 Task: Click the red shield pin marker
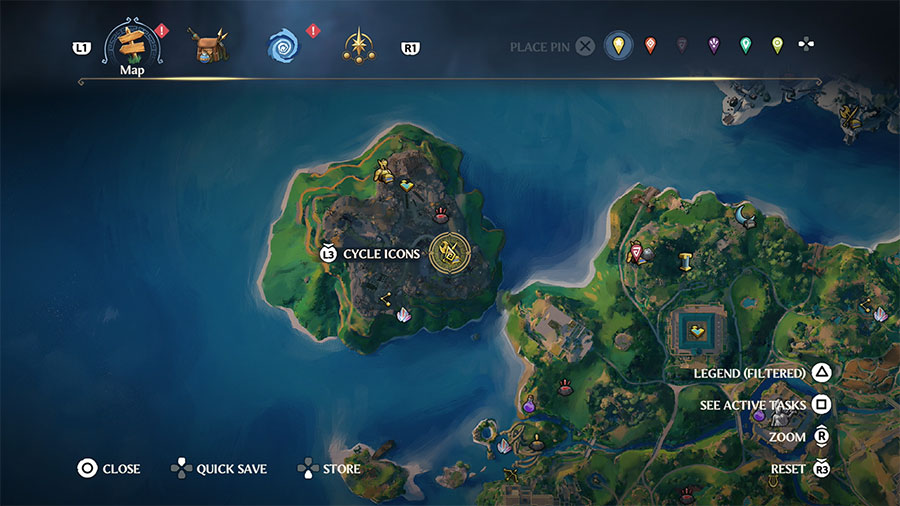637,252
